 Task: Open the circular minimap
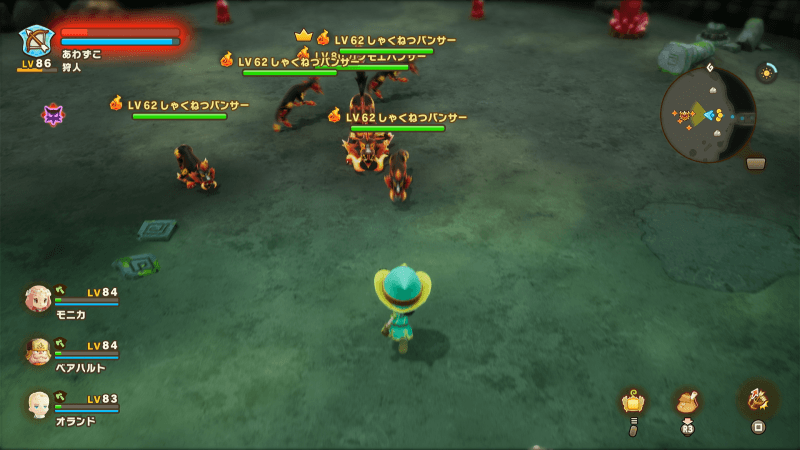coord(708,115)
